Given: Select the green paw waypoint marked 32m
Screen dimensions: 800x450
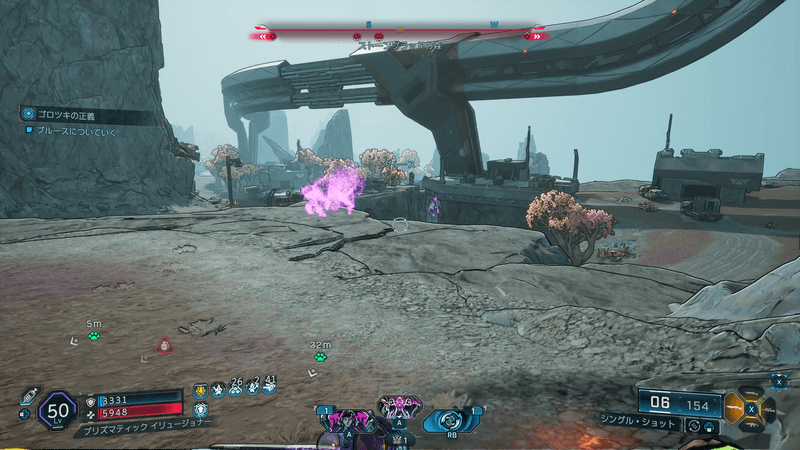Looking at the screenshot, I should 320,356.
